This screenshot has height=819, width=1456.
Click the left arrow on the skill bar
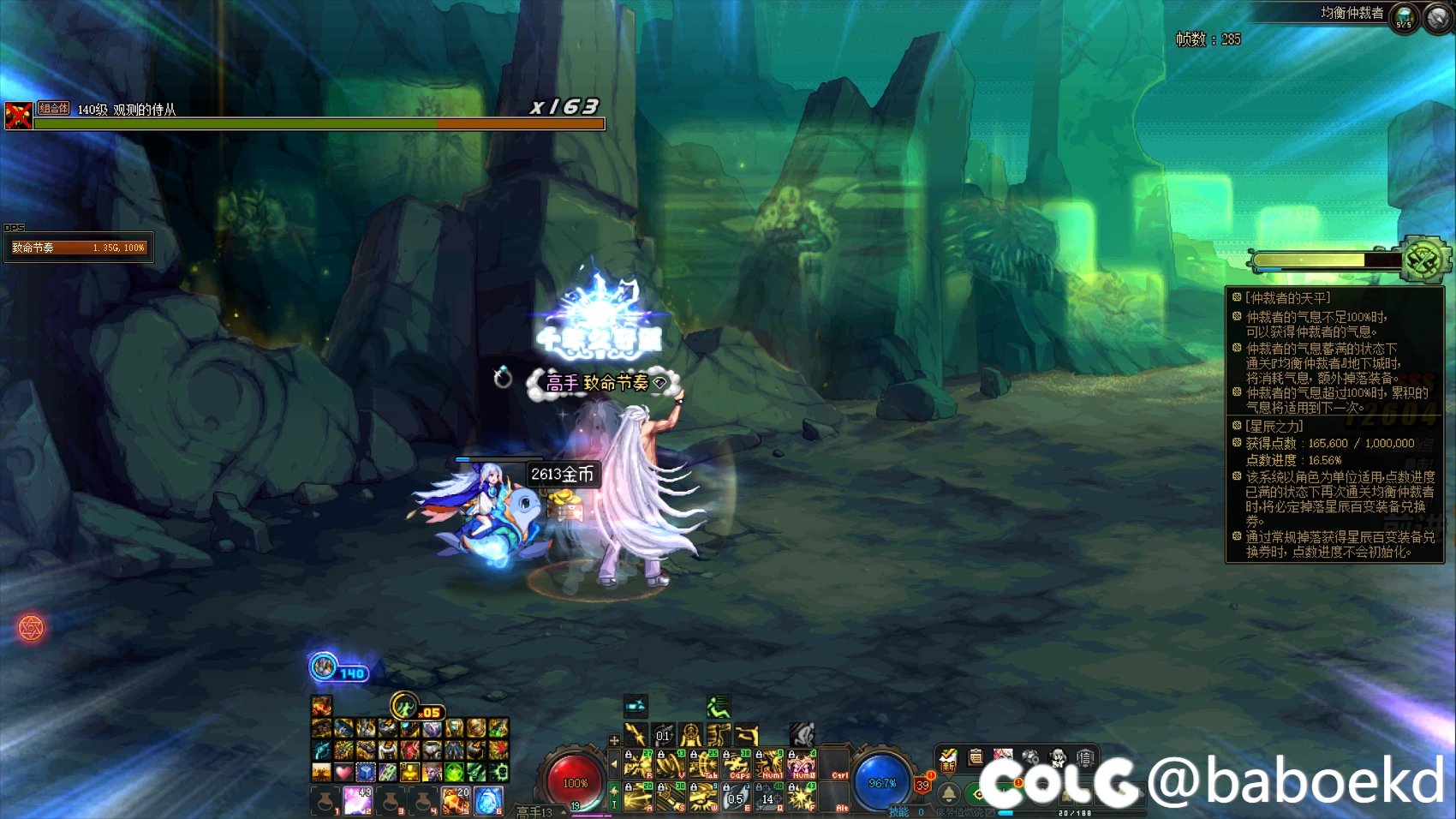pyautogui.click(x=613, y=763)
